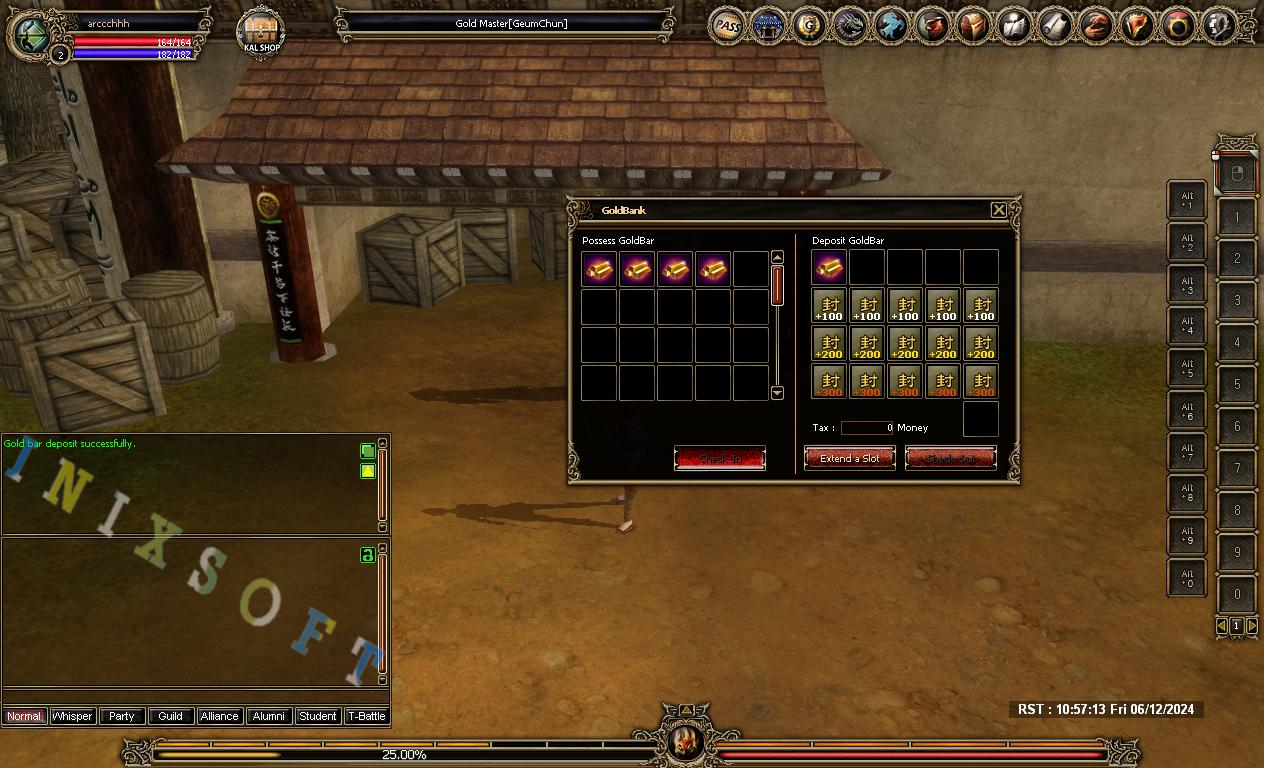Open the gear settings icon
The image size is (1264, 768).
click(x=1220, y=26)
